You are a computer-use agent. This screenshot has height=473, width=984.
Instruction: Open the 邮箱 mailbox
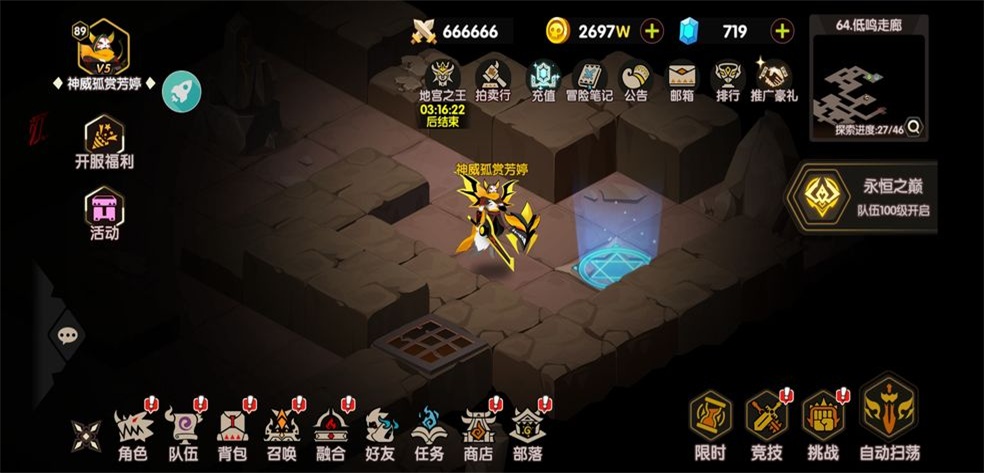(x=682, y=80)
